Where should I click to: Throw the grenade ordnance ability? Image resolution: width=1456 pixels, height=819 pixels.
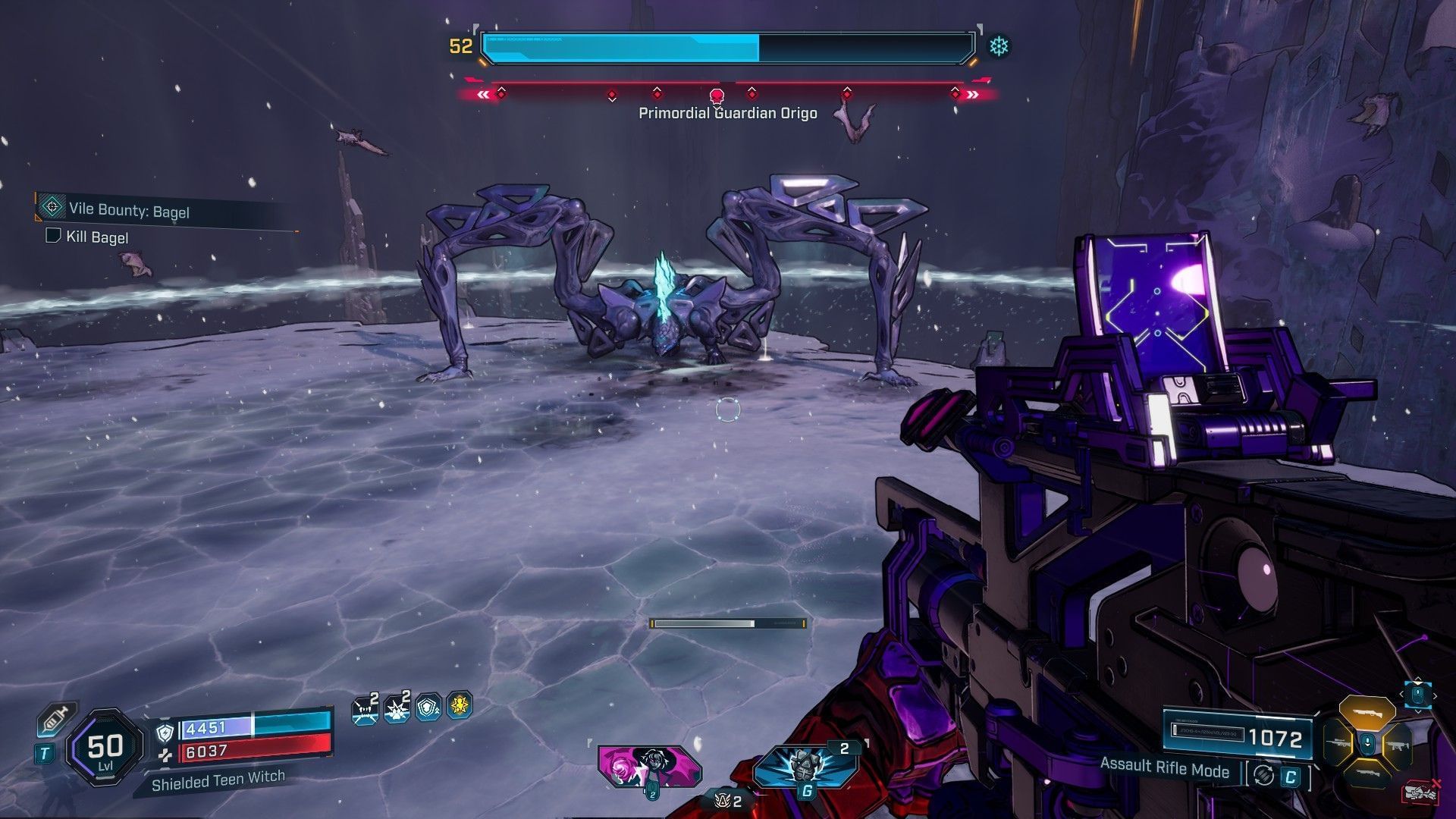point(806,766)
